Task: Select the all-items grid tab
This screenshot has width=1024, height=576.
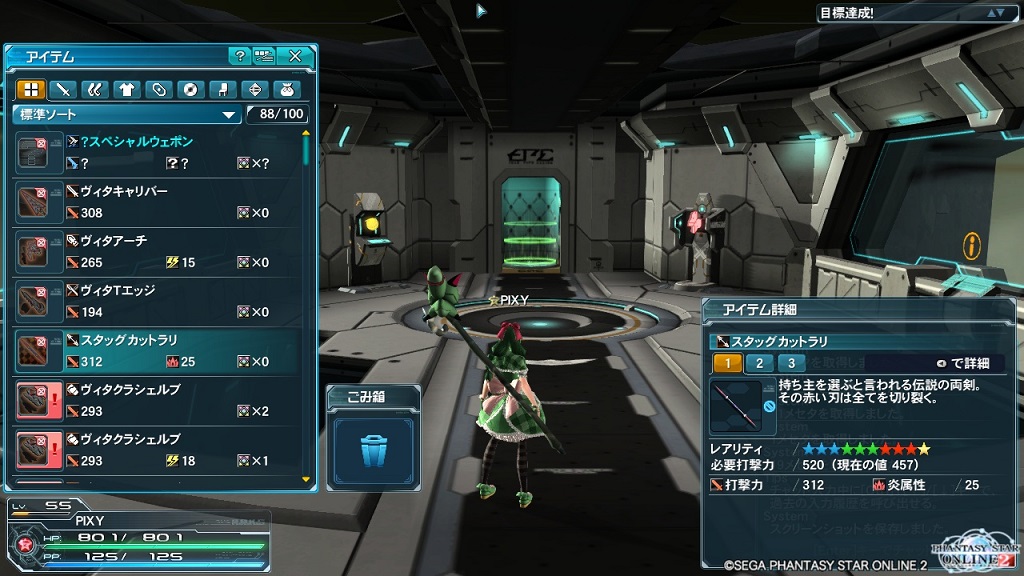Action: coord(30,90)
